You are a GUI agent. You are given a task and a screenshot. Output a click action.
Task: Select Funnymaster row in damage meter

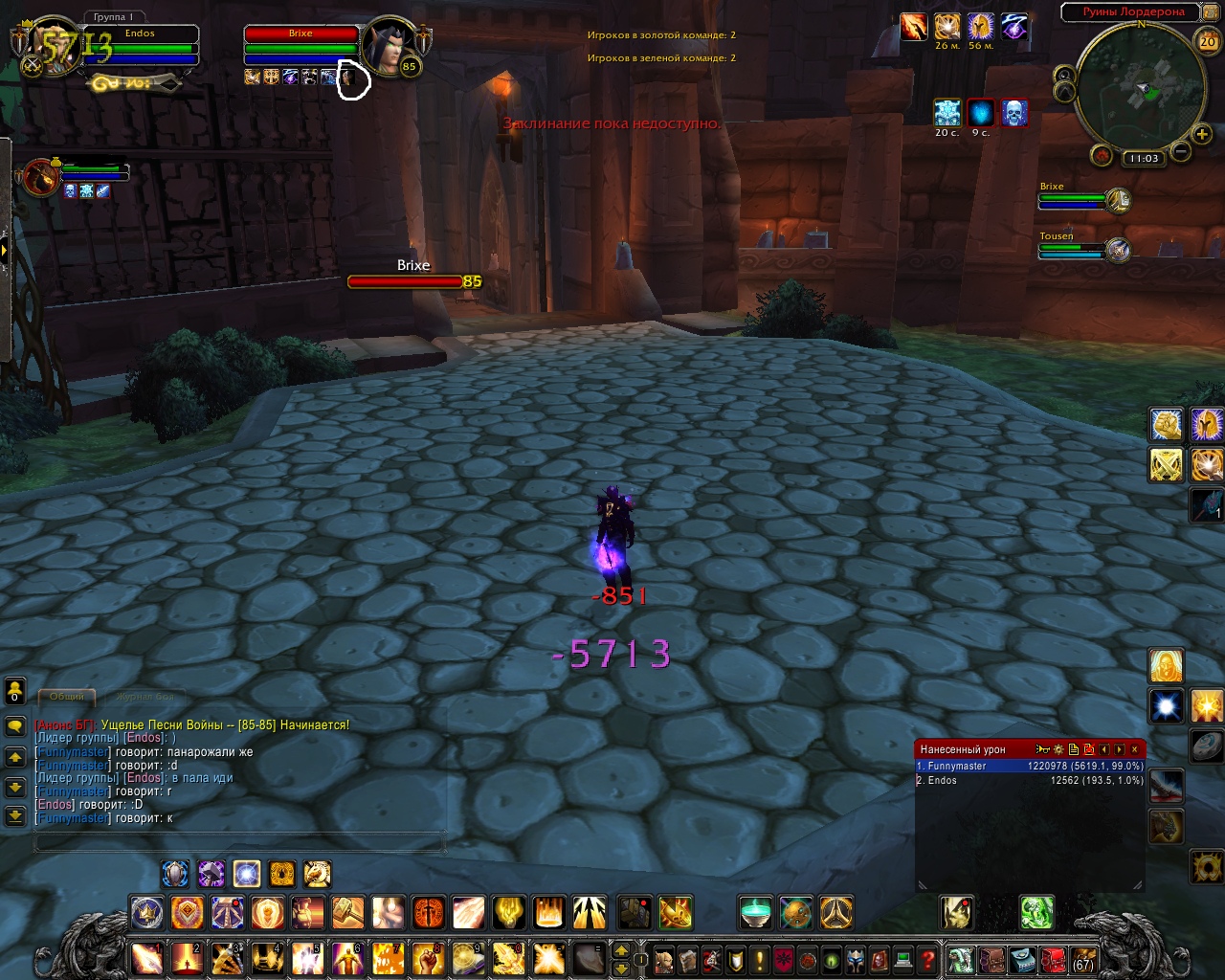1030,766
